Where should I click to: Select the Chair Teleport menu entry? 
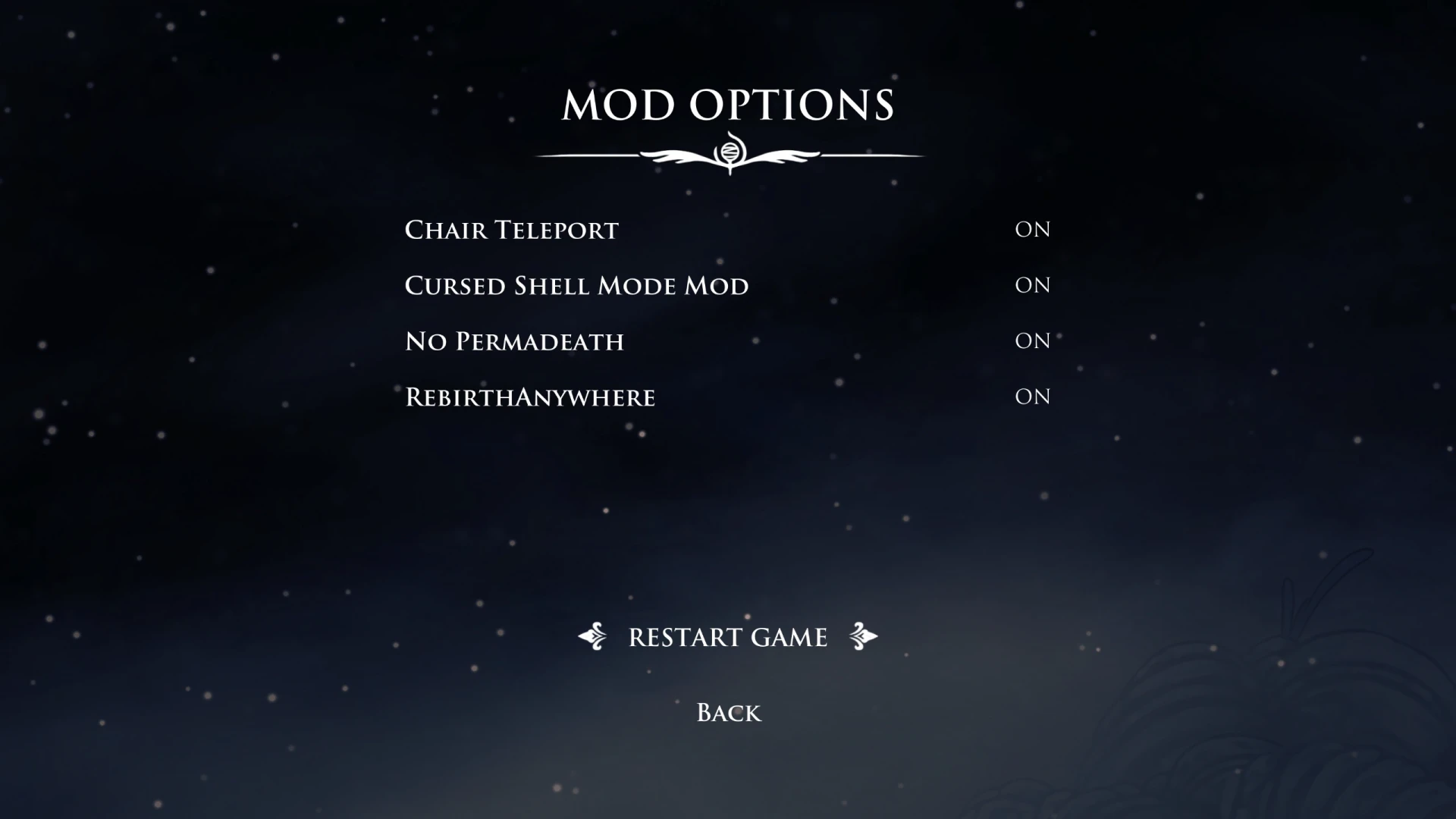point(510,230)
